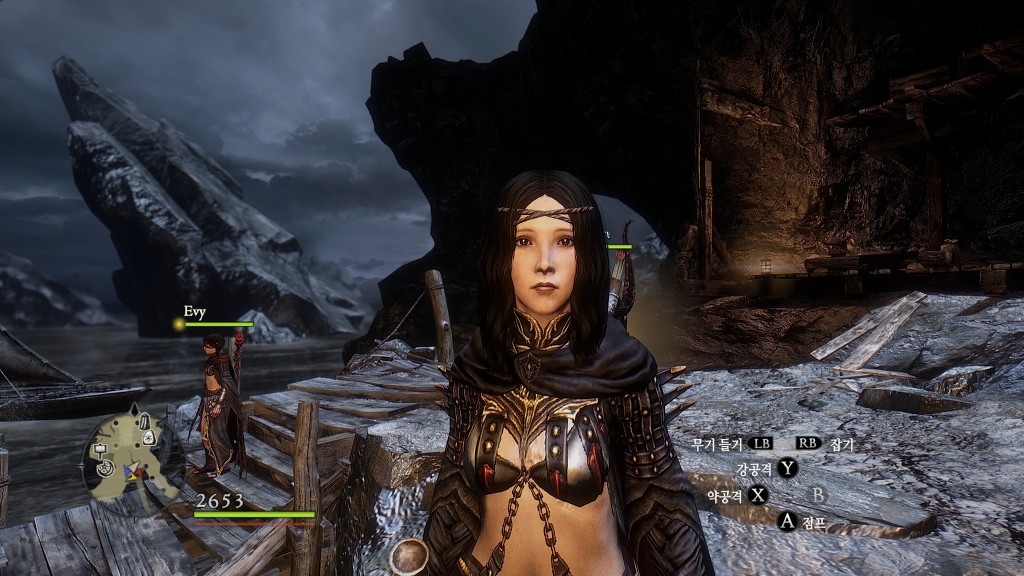Select the round lantern icon at screen bottom
This screenshot has width=1024, height=576.
[x=408, y=557]
